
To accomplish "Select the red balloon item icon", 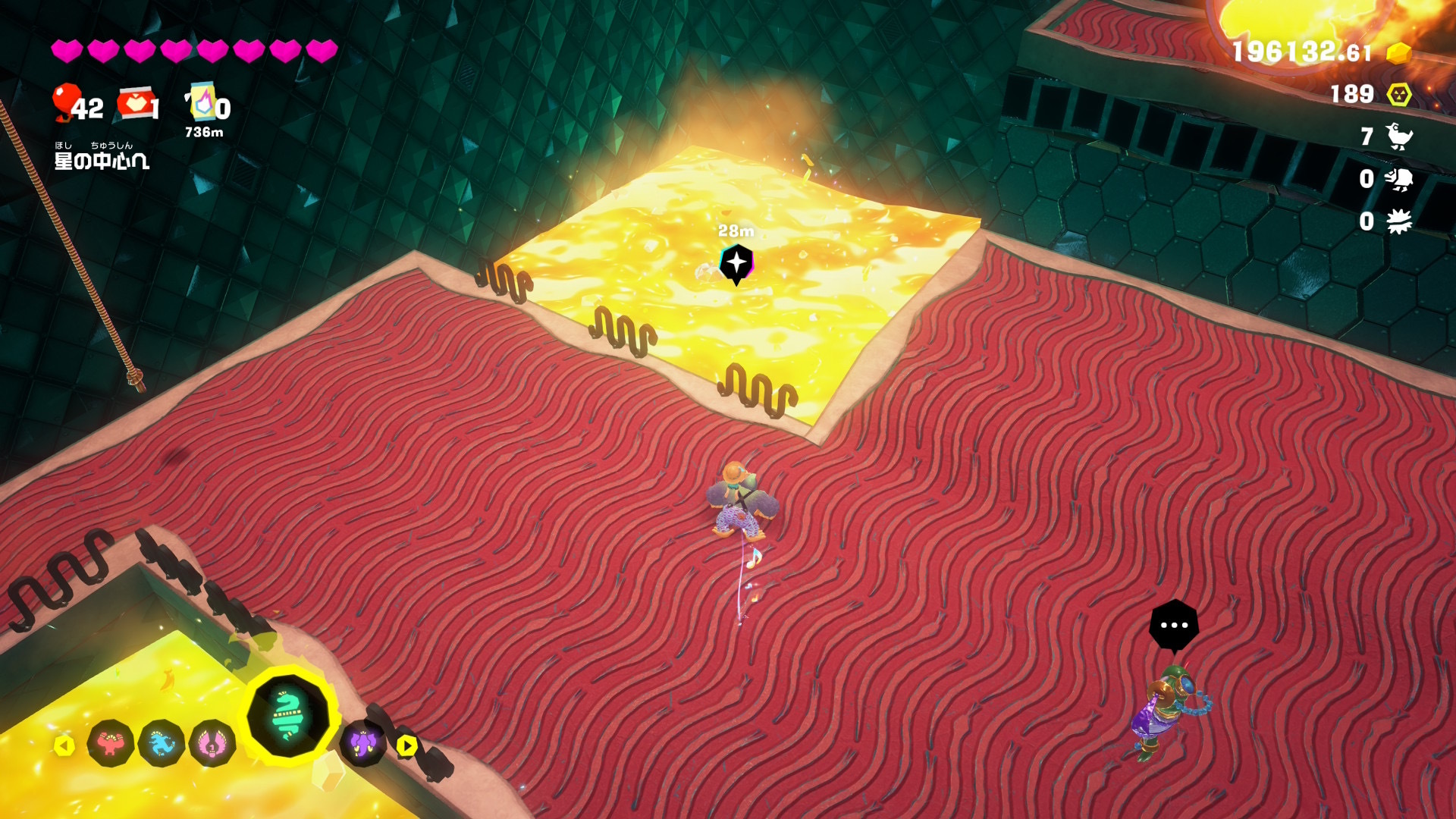I will point(67,102).
